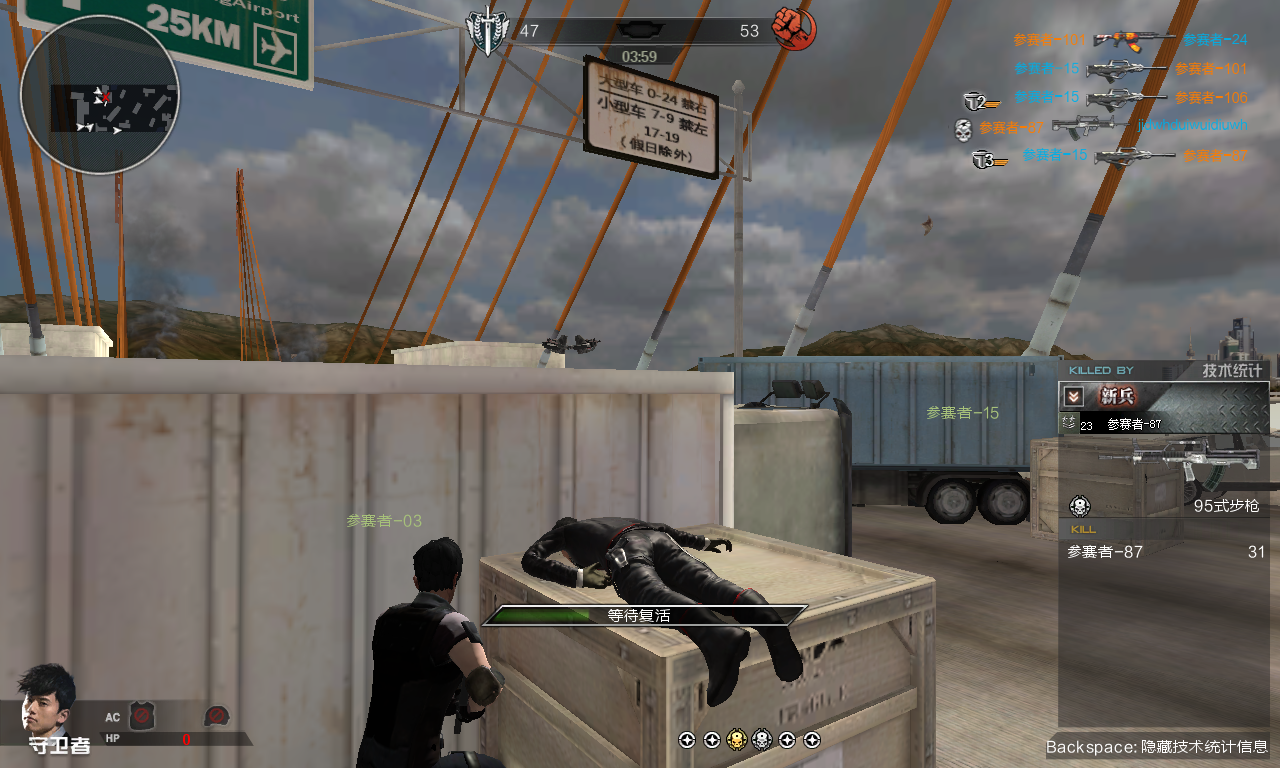Select the AK-47 kill feed entry
1280x768 pixels.
click(1132, 39)
